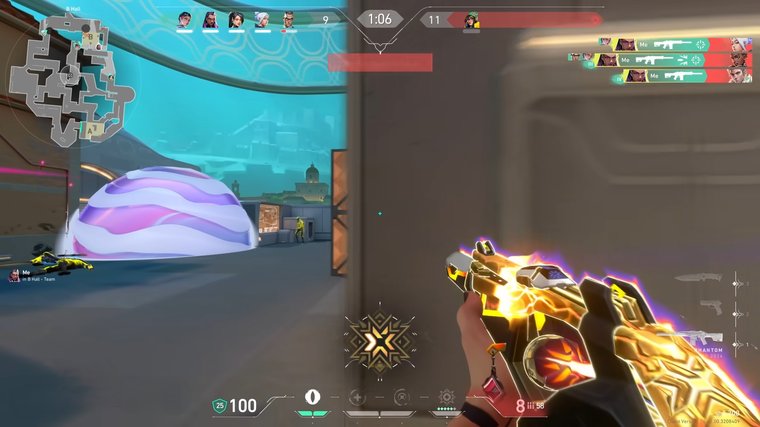
Task: Select the dimmed circular swirl ability icon
Action: pyautogui.click(x=401, y=396)
